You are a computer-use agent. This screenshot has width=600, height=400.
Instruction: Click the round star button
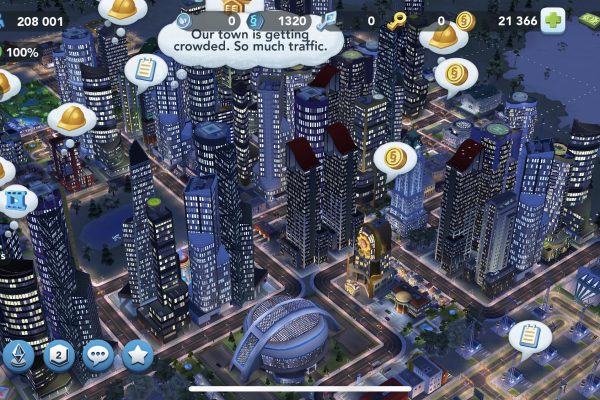click(136, 355)
